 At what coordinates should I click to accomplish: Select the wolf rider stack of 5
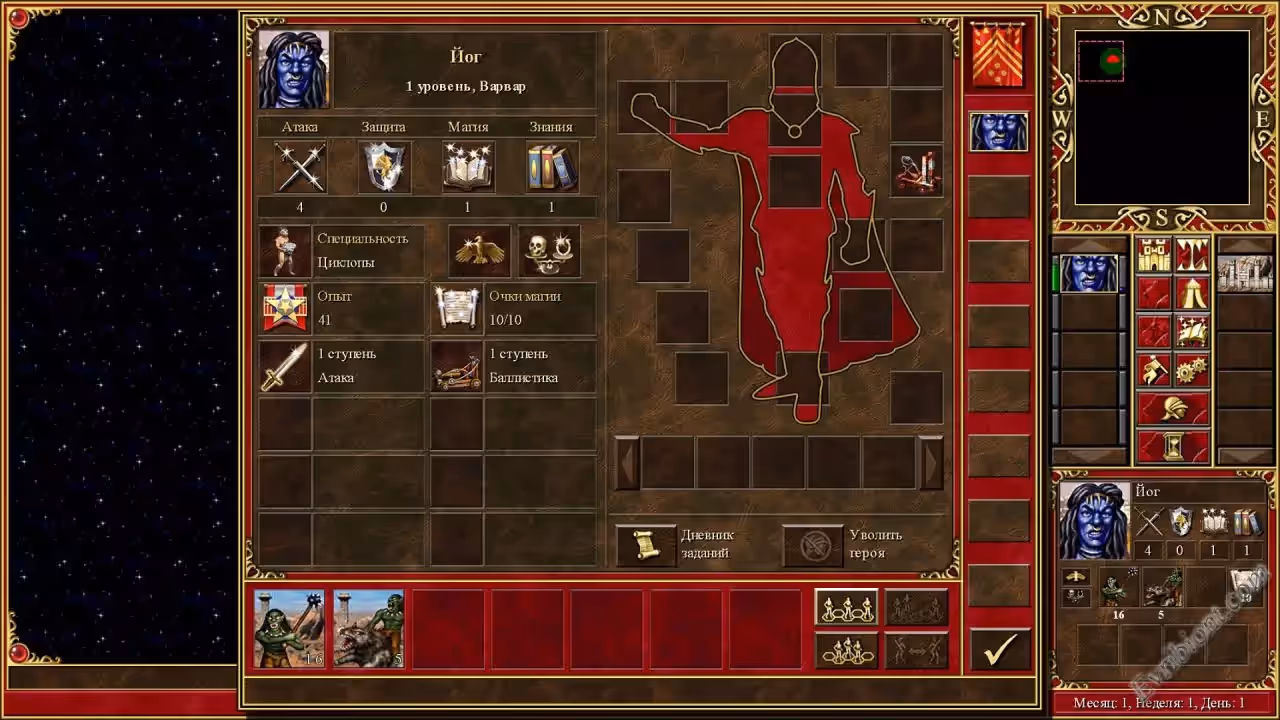tap(368, 629)
